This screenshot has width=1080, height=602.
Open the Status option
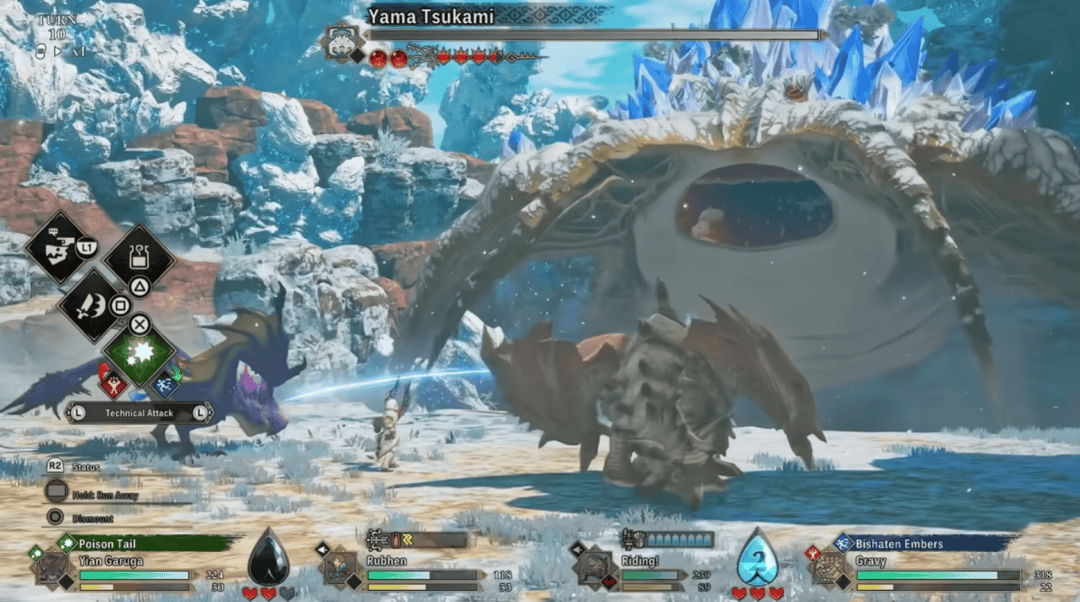(x=84, y=467)
